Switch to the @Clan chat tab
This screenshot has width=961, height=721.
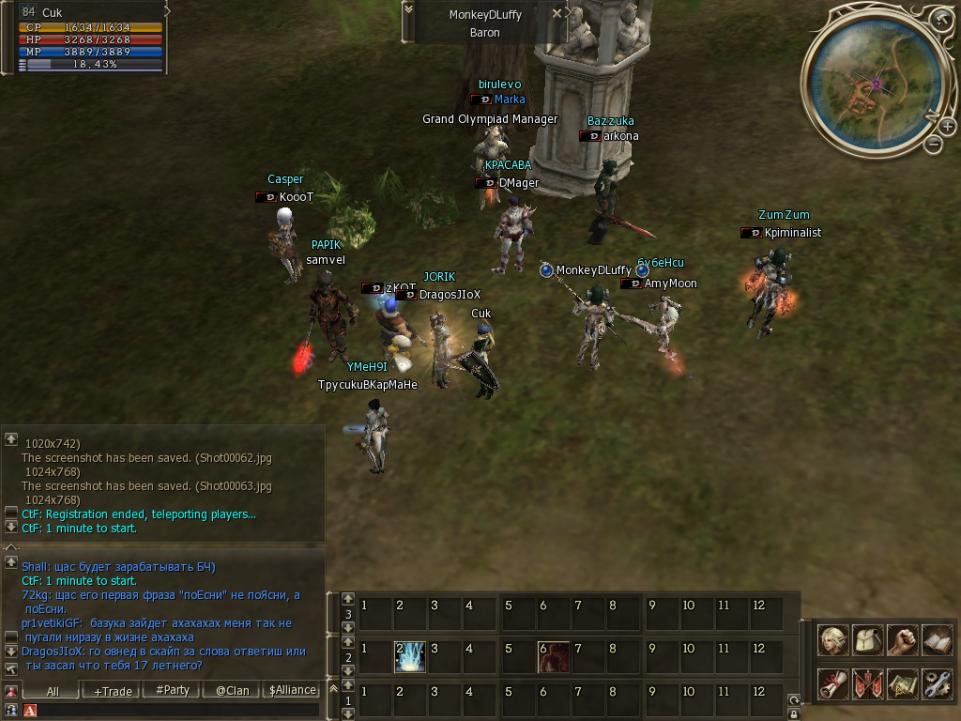tap(232, 691)
